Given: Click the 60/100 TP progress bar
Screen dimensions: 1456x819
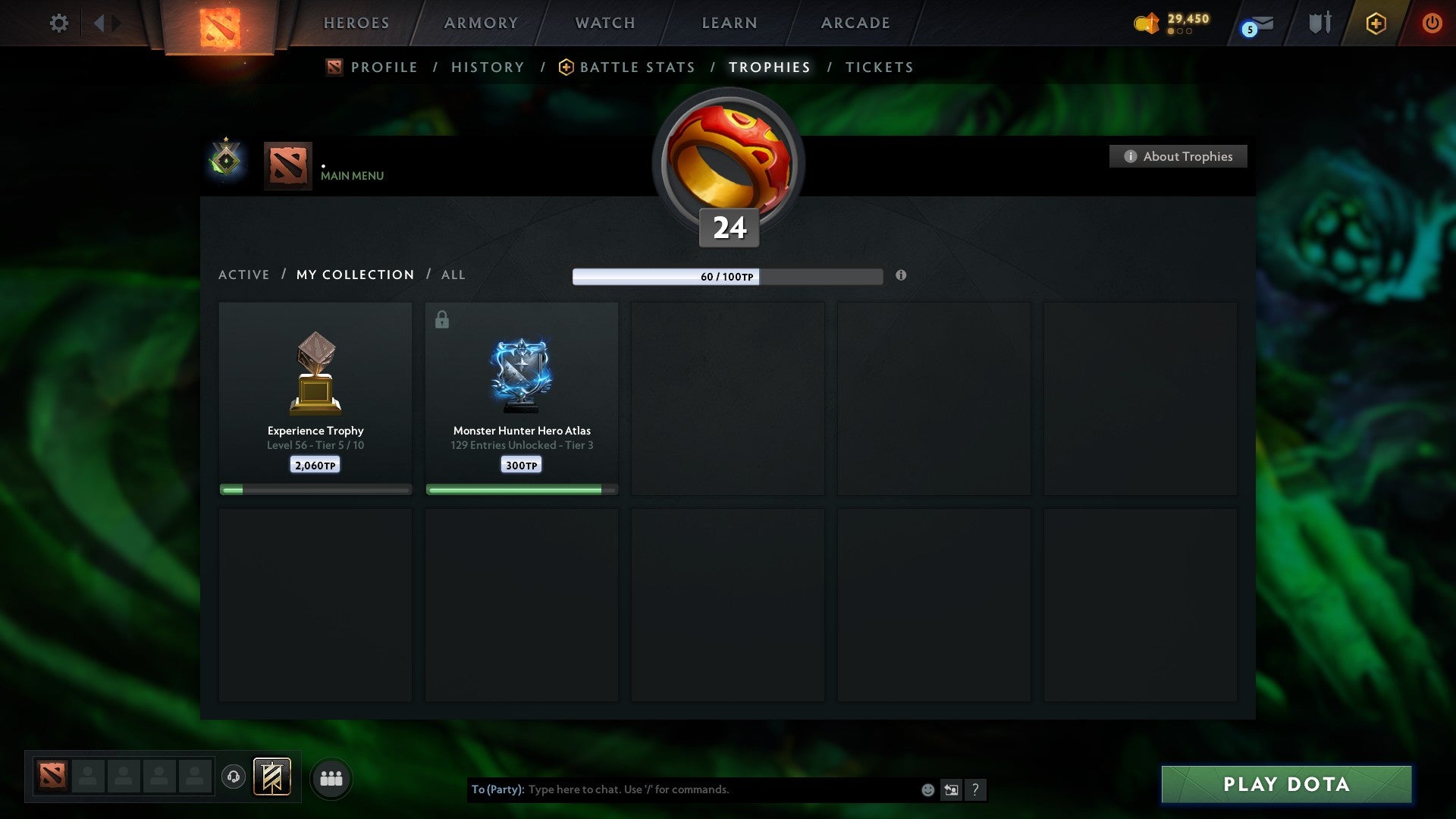Looking at the screenshot, I should pos(726,277).
